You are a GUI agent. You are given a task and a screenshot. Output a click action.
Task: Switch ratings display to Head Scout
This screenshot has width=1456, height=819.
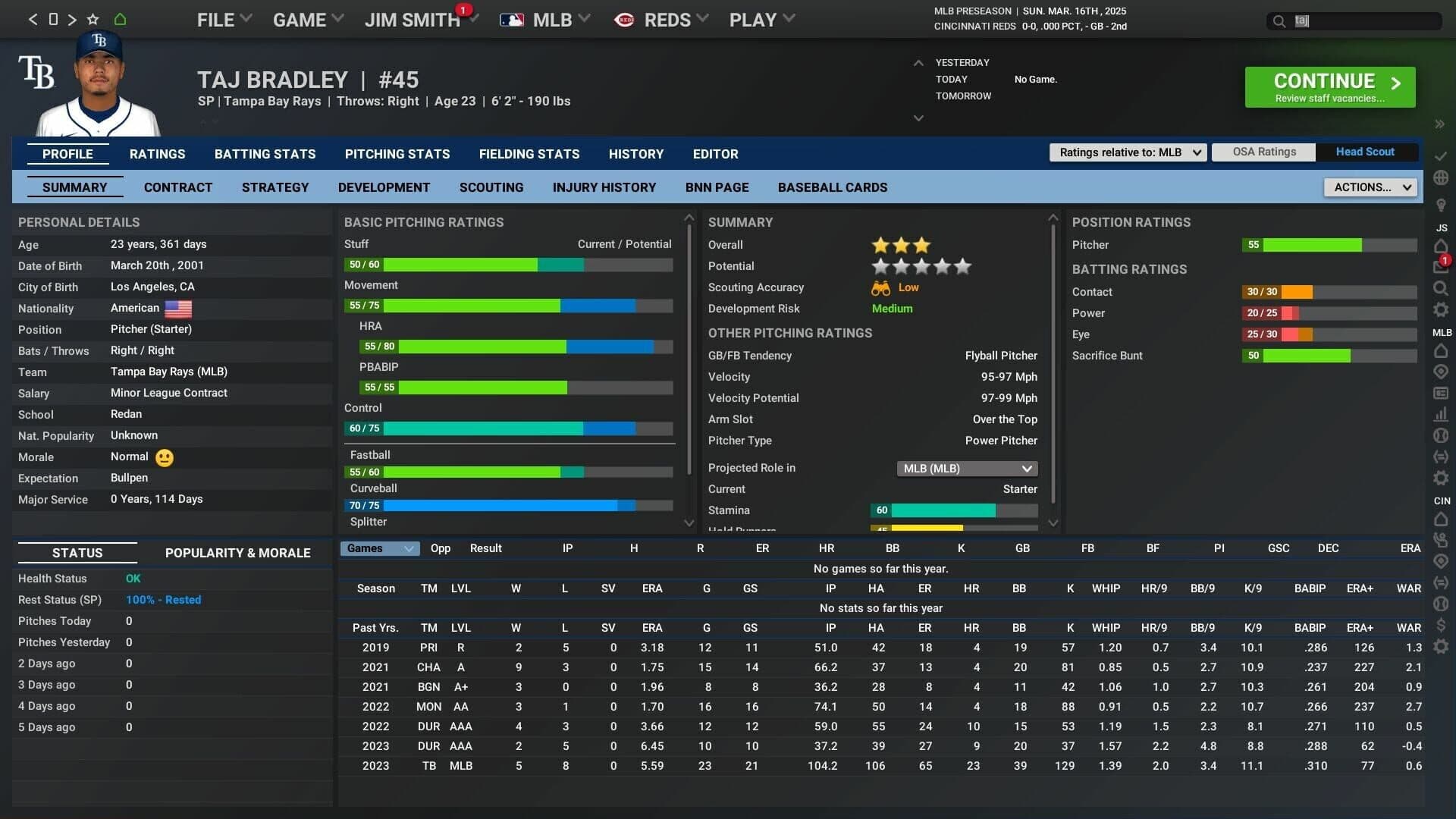[1366, 152]
